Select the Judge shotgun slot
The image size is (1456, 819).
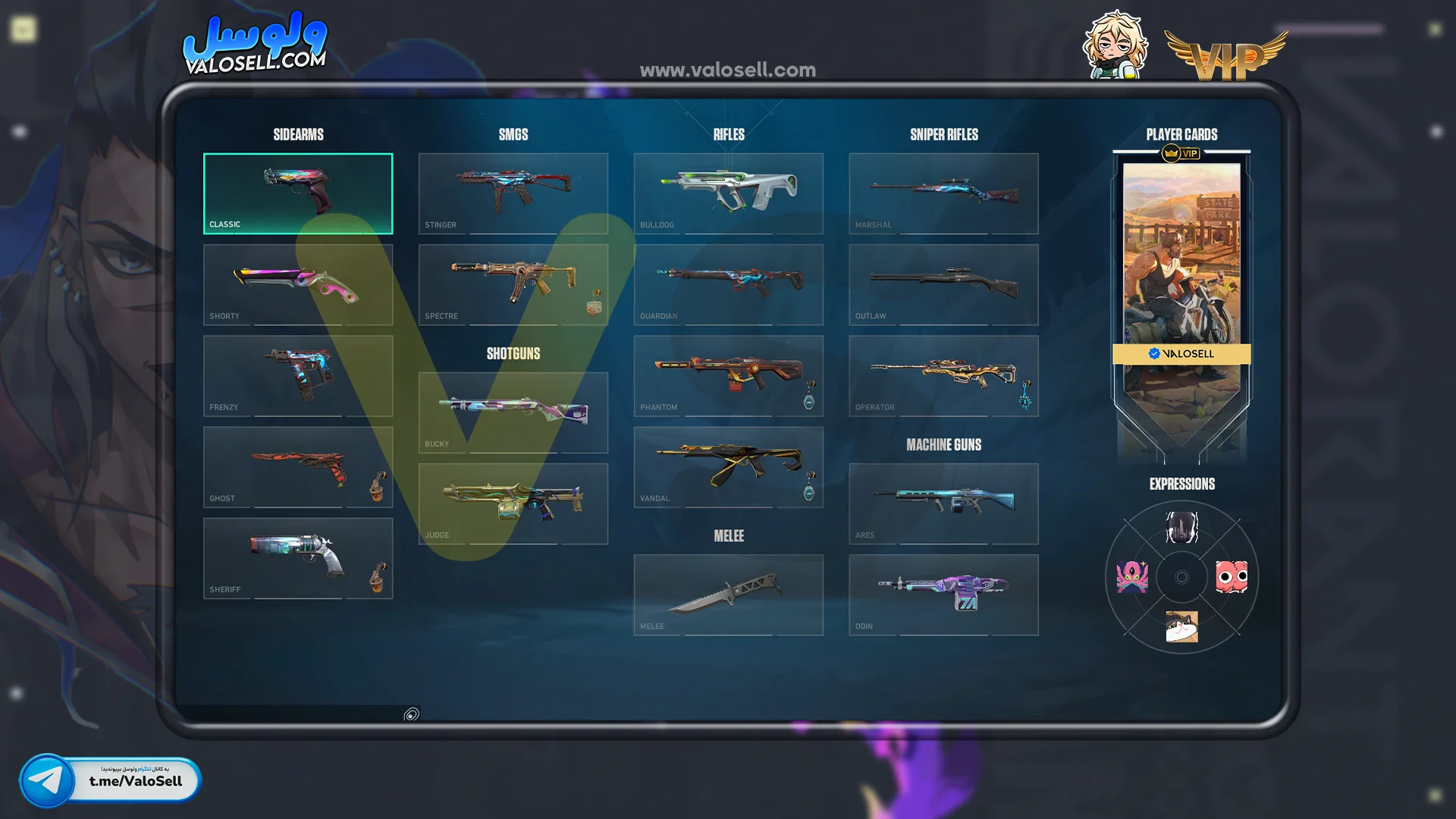click(x=513, y=504)
